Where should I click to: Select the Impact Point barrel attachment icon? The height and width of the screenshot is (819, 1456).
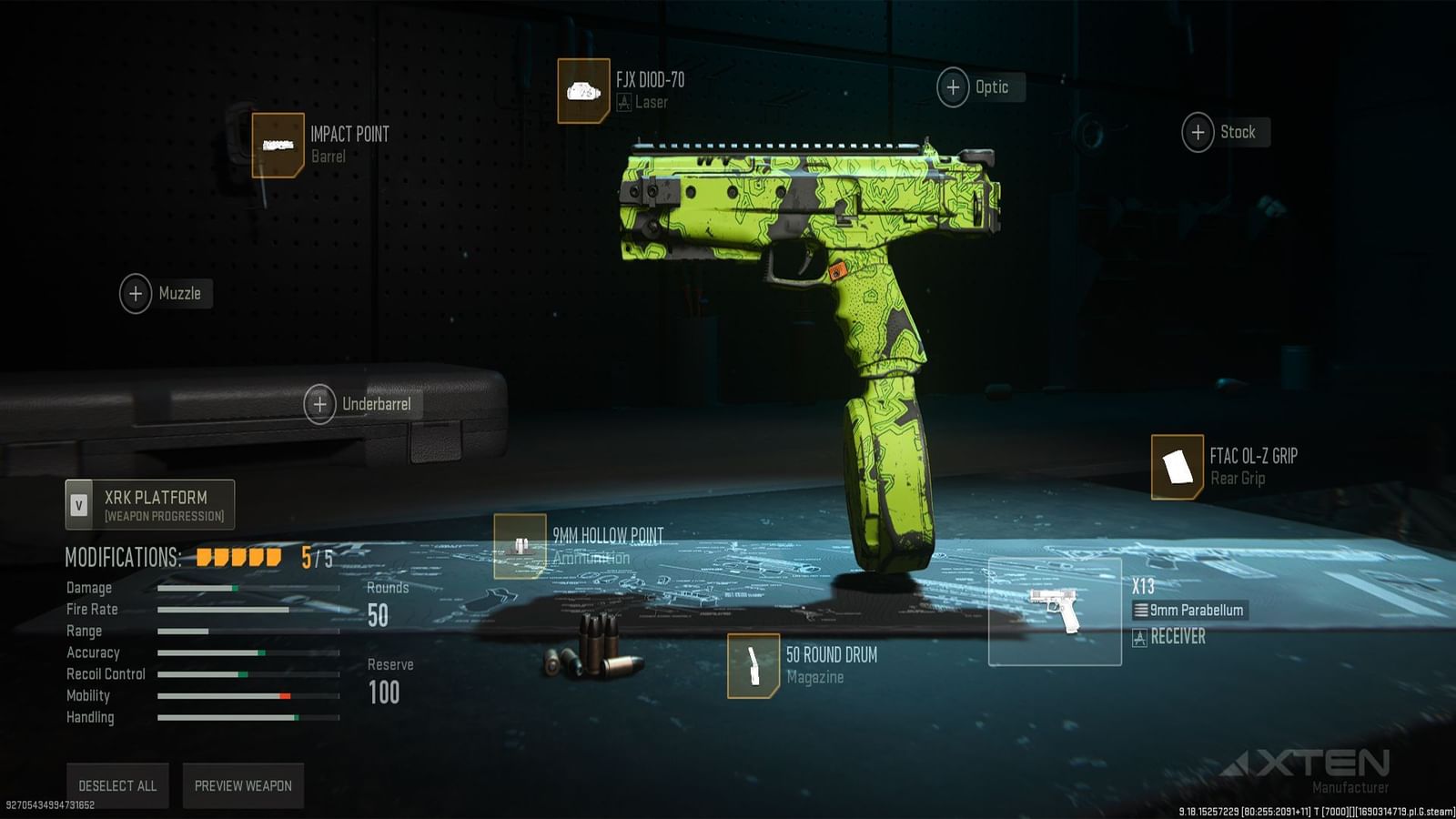[x=278, y=146]
